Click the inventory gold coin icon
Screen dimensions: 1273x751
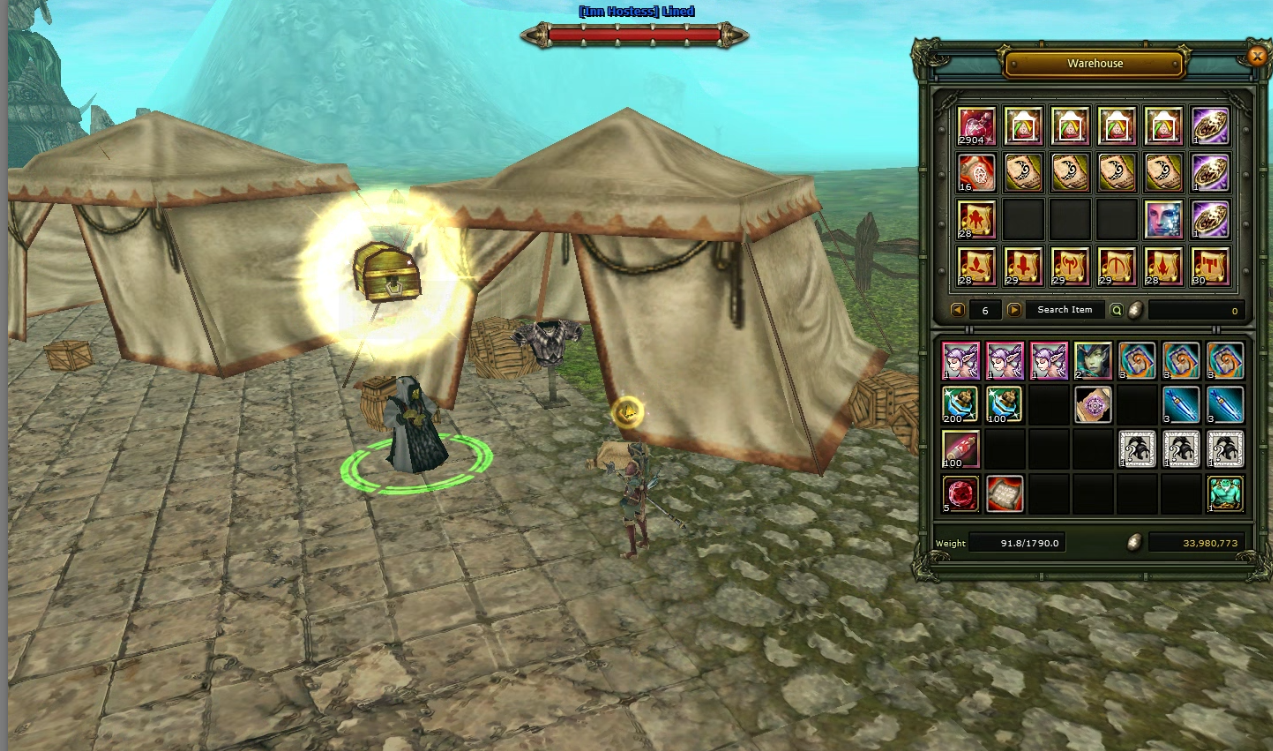(x=1135, y=543)
